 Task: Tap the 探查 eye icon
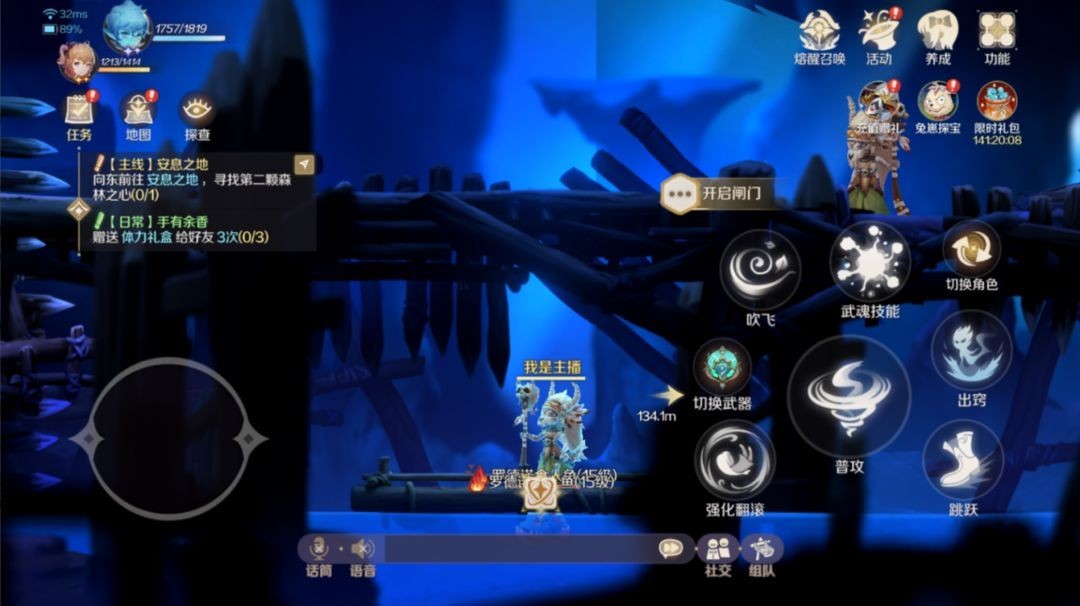click(197, 110)
